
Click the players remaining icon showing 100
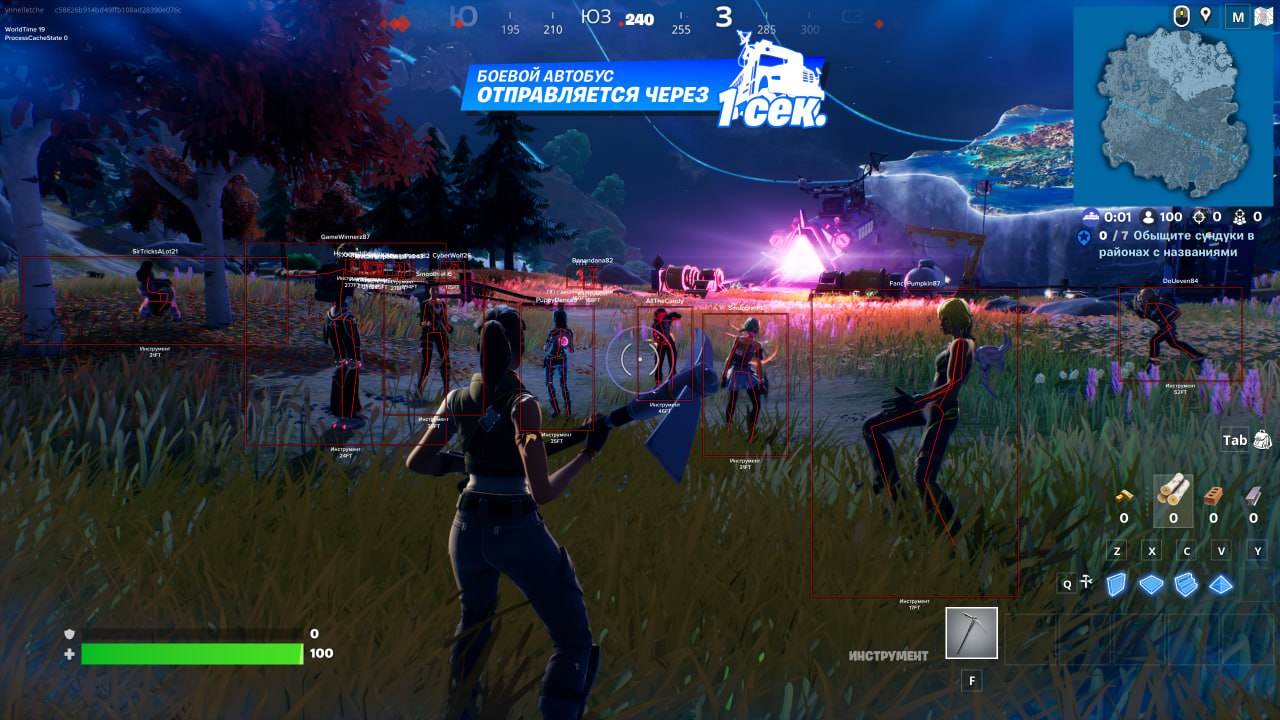(1148, 217)
